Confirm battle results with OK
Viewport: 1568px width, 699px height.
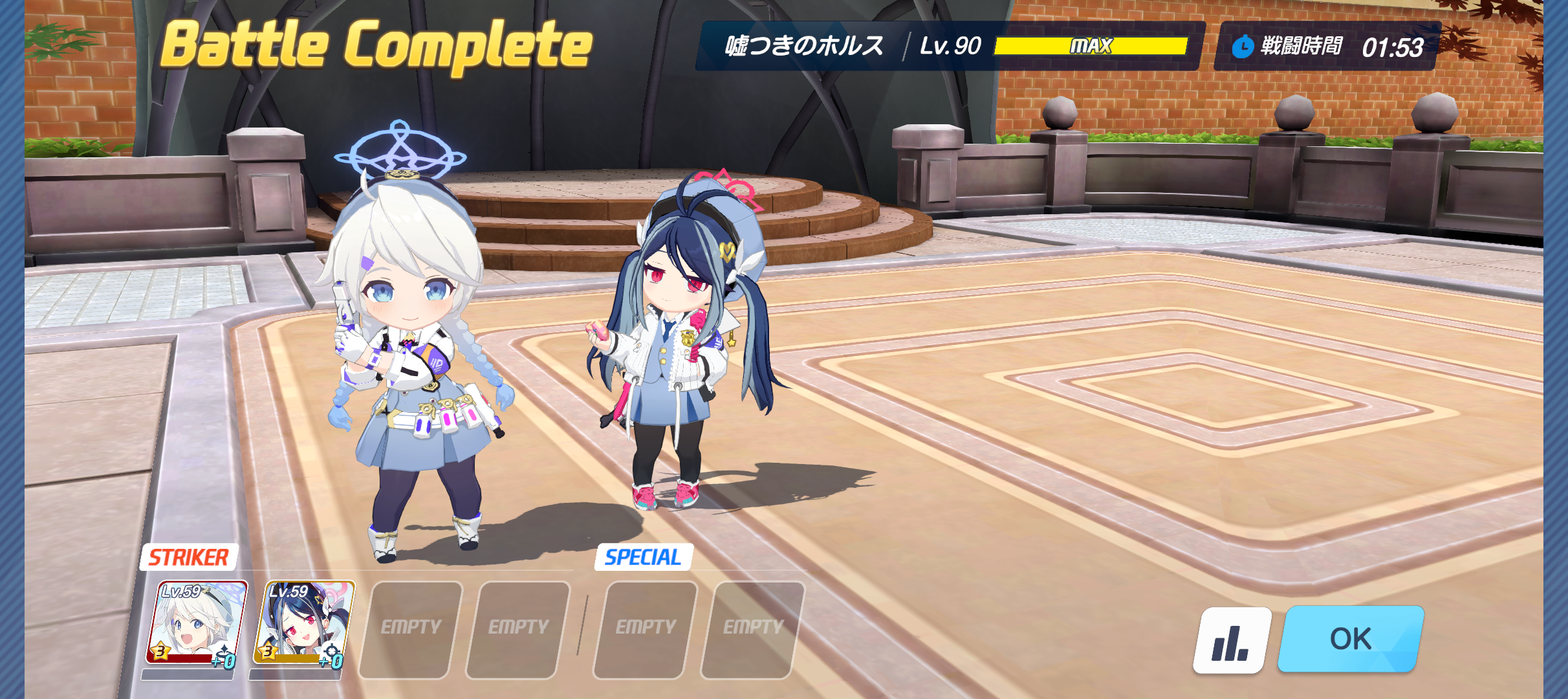point(1351,639)
